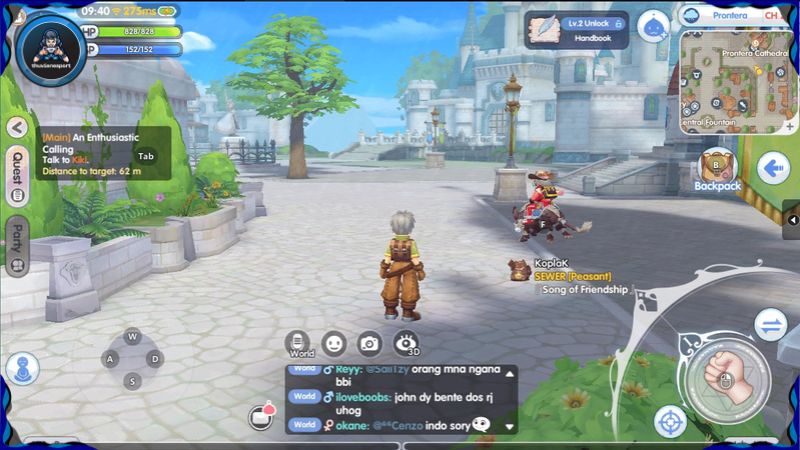The height and width of the screenshot is (450, 800).
Task: Toggle the World voice microphone
Action: click(298, 342)
